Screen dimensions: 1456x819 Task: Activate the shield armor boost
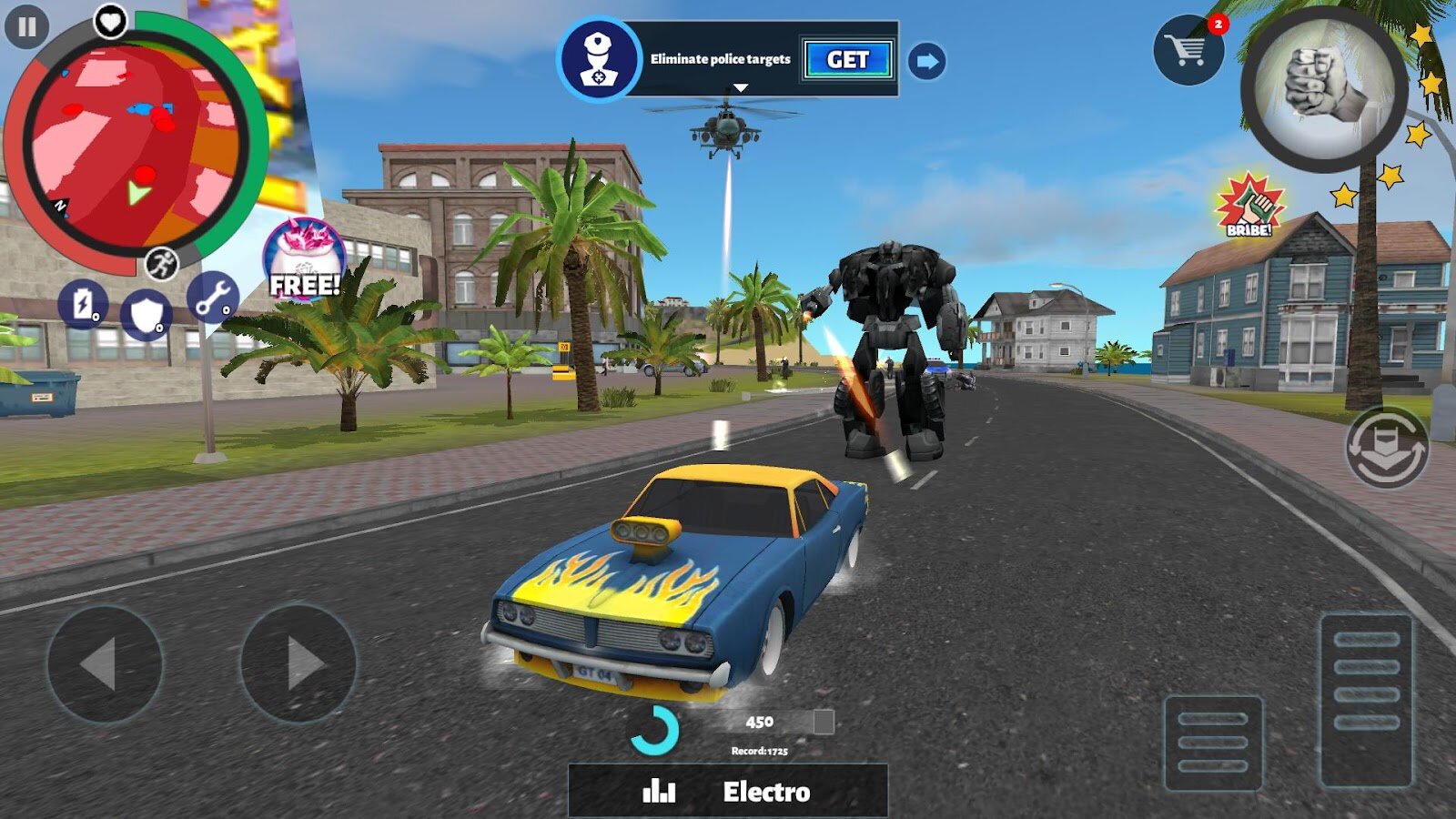click(146, 315)
